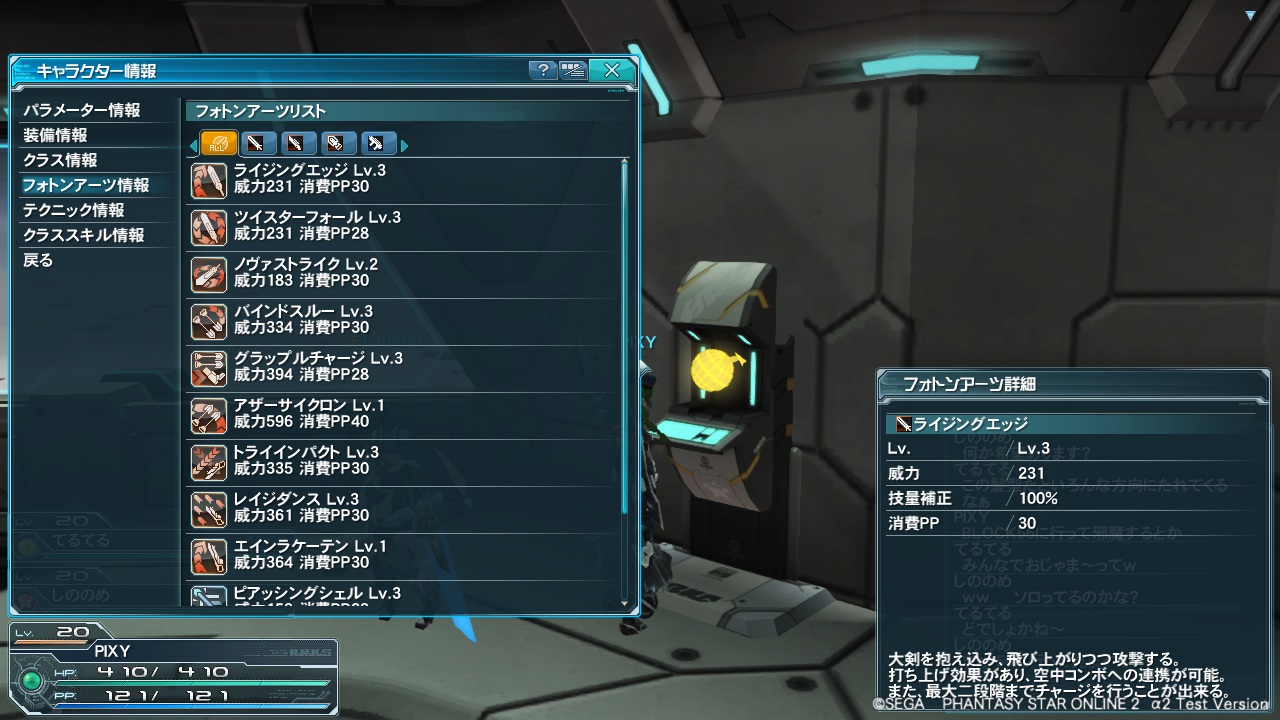The image size is (1280, 720).
Task: Select the ALL photon arts filter tab
Action: click(x=219, y=144)
